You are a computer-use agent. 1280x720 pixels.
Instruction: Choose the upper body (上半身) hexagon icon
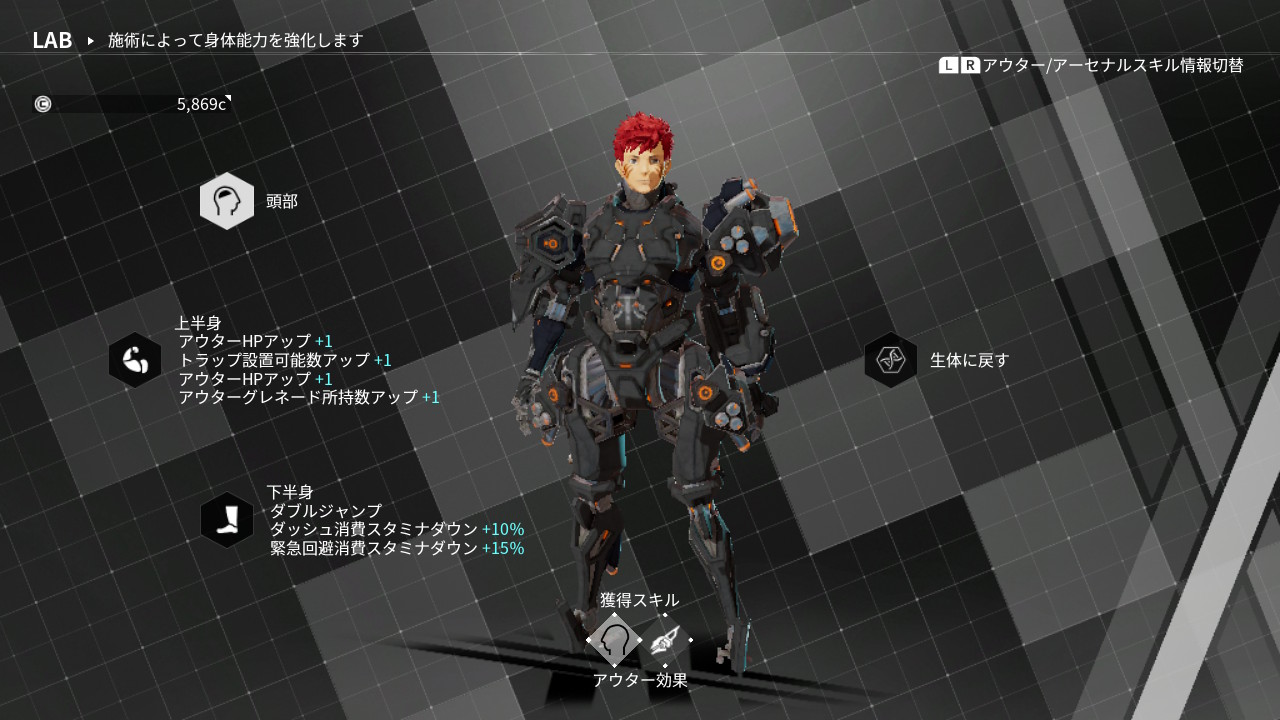coord(135,360)
